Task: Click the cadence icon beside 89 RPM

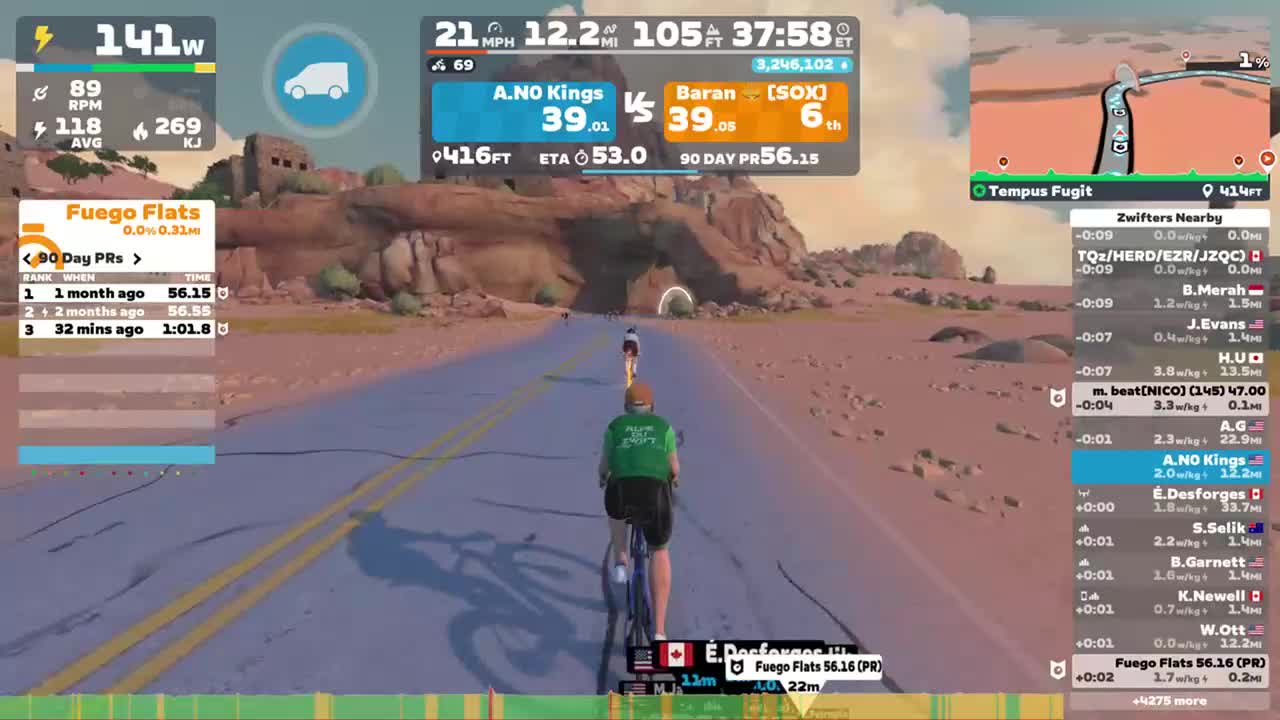Action: point(40,92)
